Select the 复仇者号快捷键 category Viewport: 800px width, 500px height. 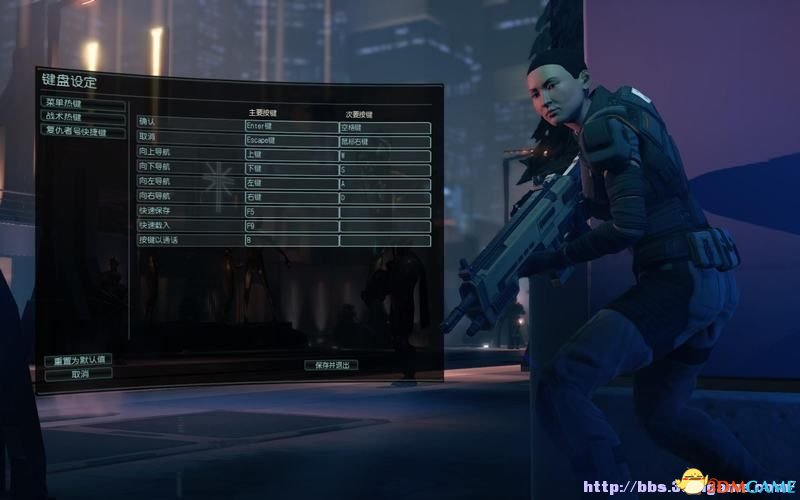(x=84, y=129)
